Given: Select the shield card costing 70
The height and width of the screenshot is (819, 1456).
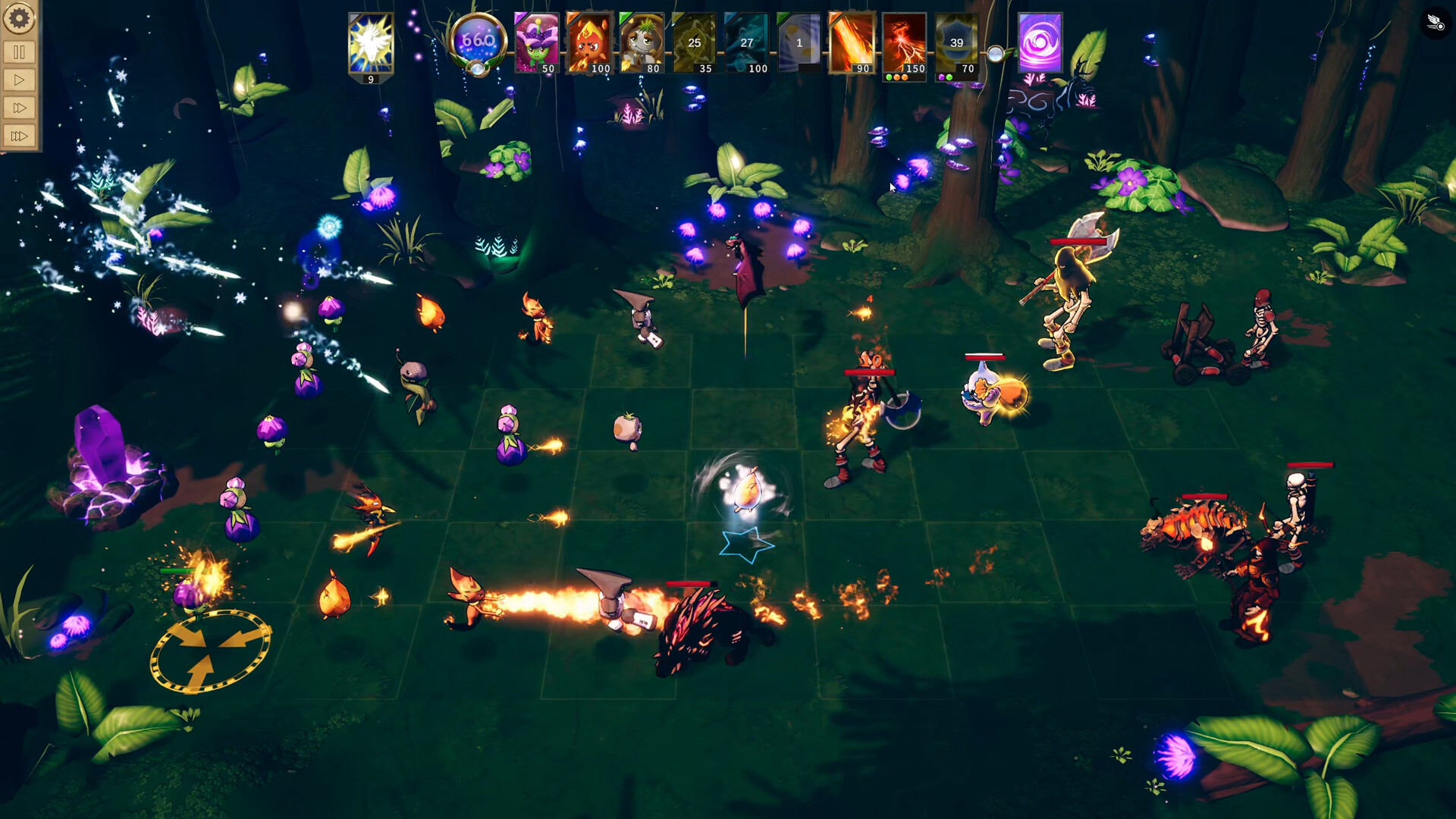Looking at the screenshot, I should coord(957,43).
